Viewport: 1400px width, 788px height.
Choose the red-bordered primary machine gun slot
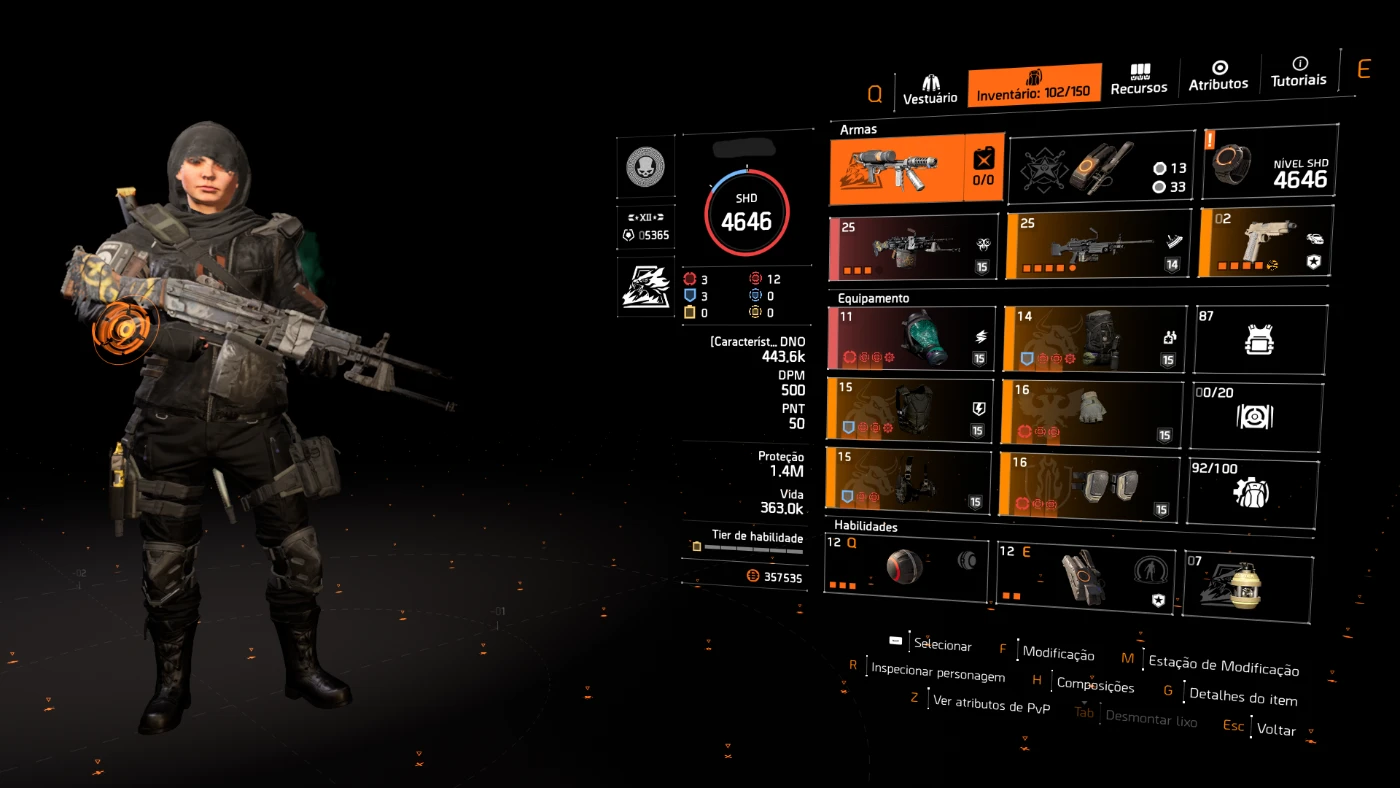coord(913,246)
